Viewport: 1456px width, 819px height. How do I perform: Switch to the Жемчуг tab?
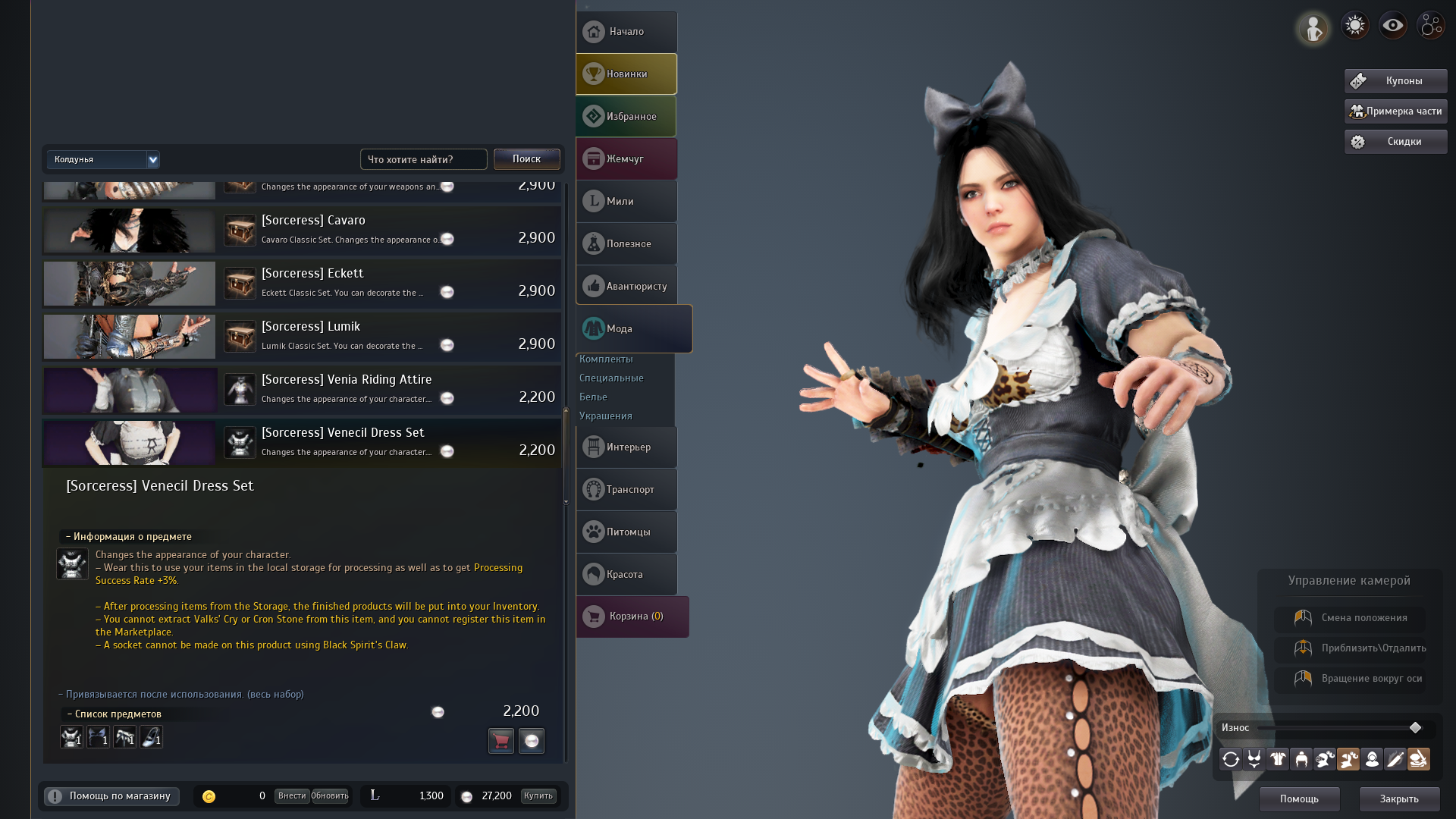(x=626, y=158)
